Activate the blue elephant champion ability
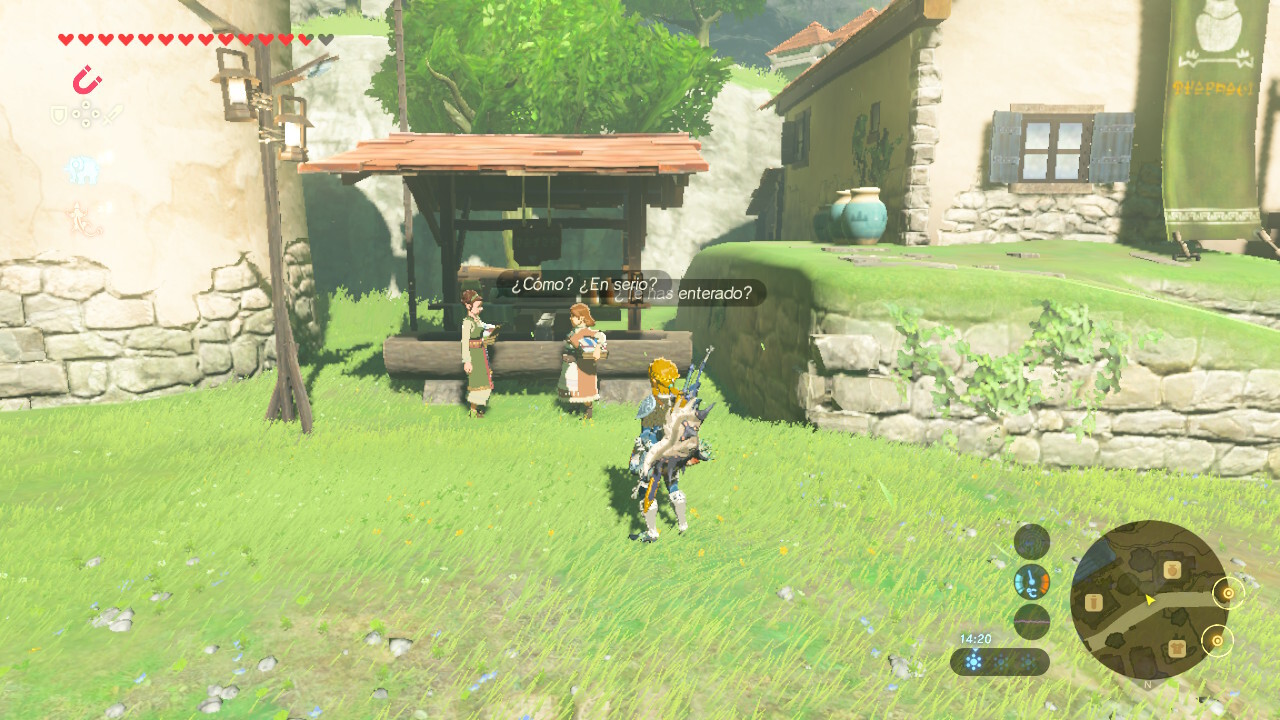 coord(83,169)
